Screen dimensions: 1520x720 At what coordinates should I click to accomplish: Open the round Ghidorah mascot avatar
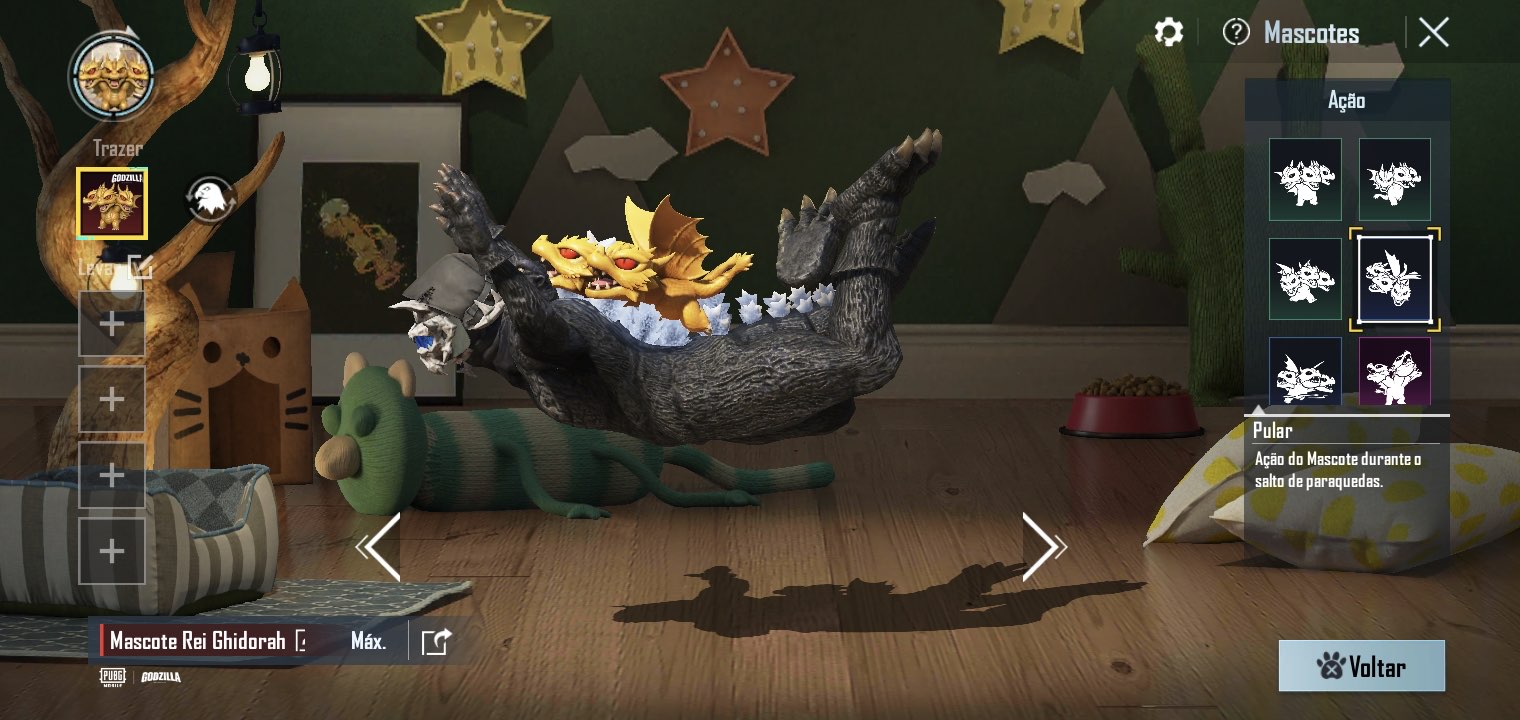point(111,76)
